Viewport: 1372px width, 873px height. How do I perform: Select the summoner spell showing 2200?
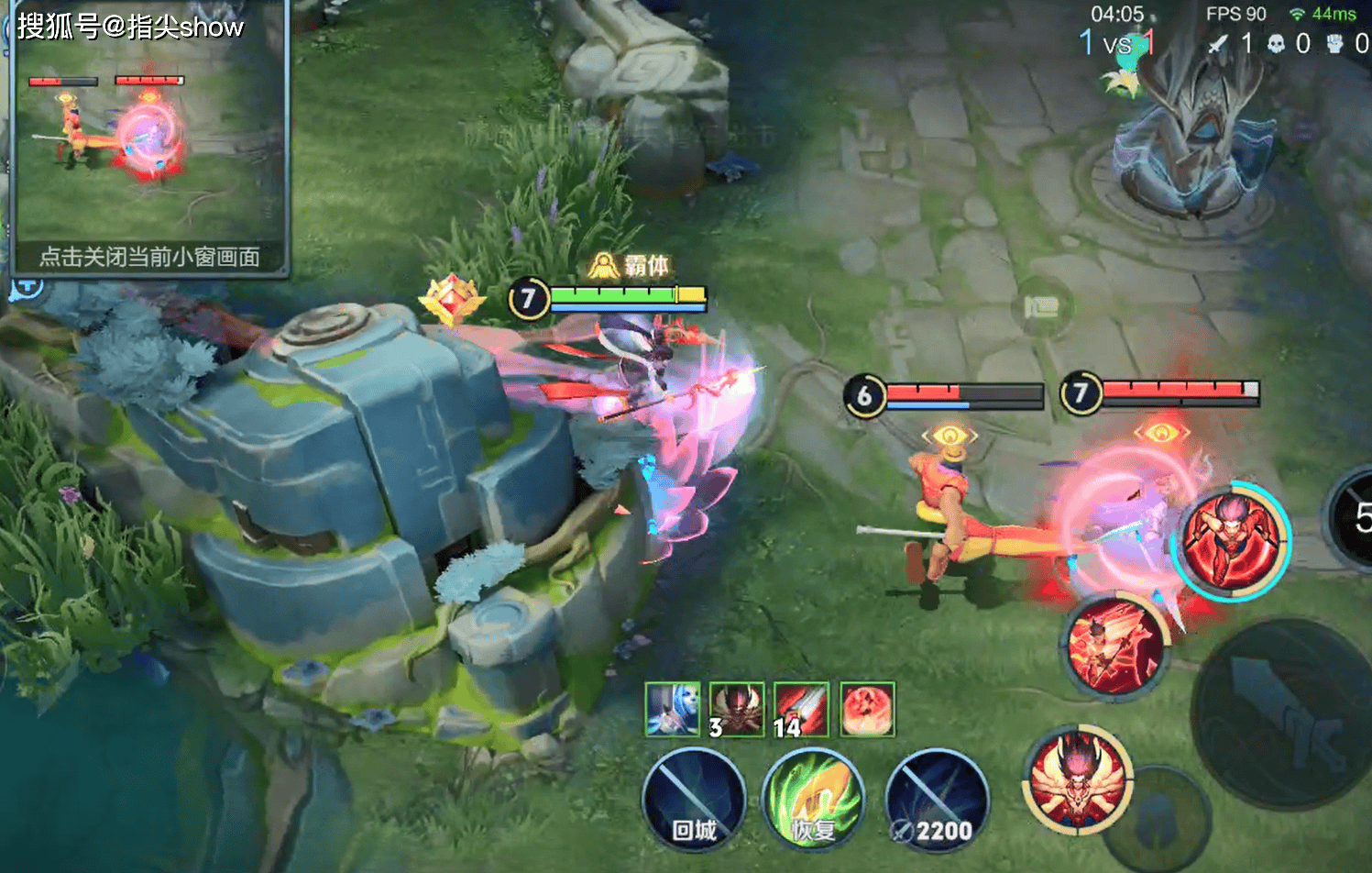937,799
